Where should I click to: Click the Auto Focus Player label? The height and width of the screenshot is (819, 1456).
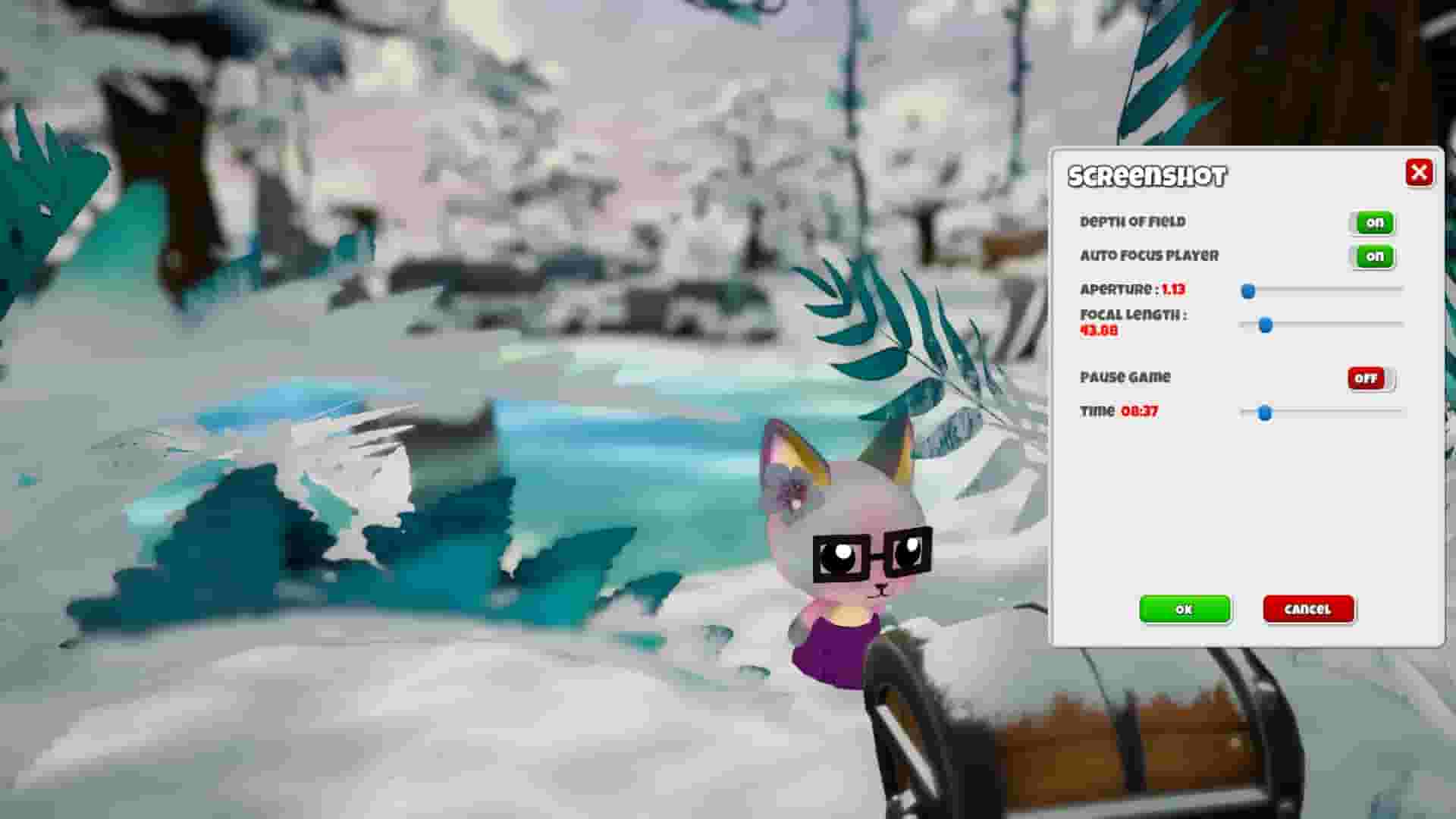point(1150,256)
